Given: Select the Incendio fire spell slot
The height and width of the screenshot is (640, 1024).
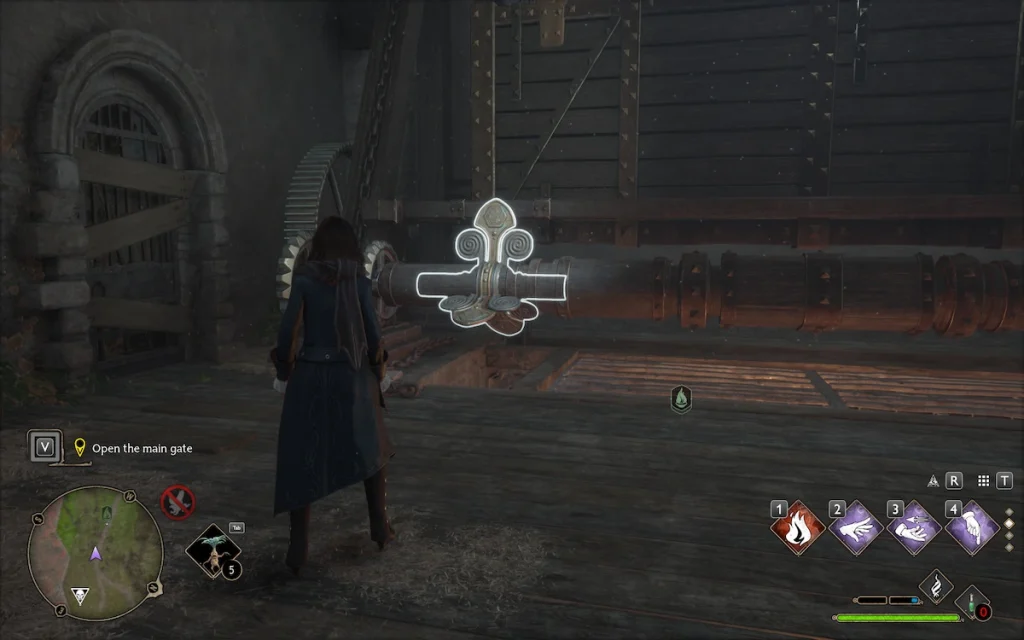Looking at the screenshot, I should pos(798,527).
